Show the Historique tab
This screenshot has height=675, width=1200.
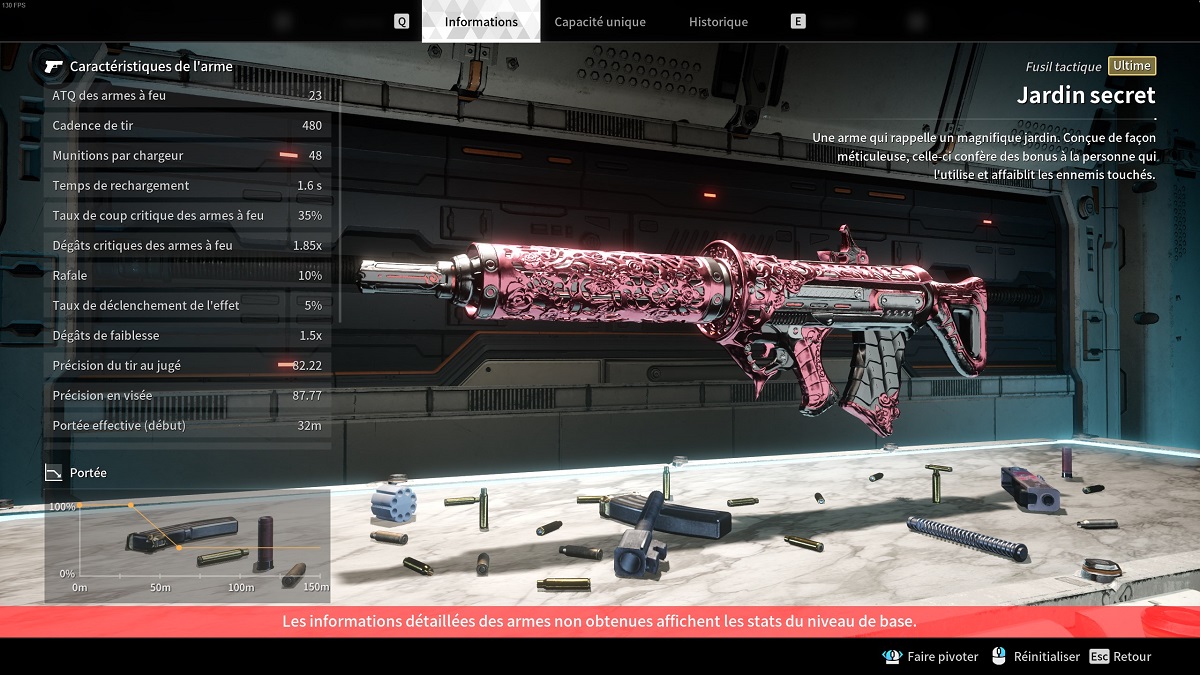click(718, 21)
